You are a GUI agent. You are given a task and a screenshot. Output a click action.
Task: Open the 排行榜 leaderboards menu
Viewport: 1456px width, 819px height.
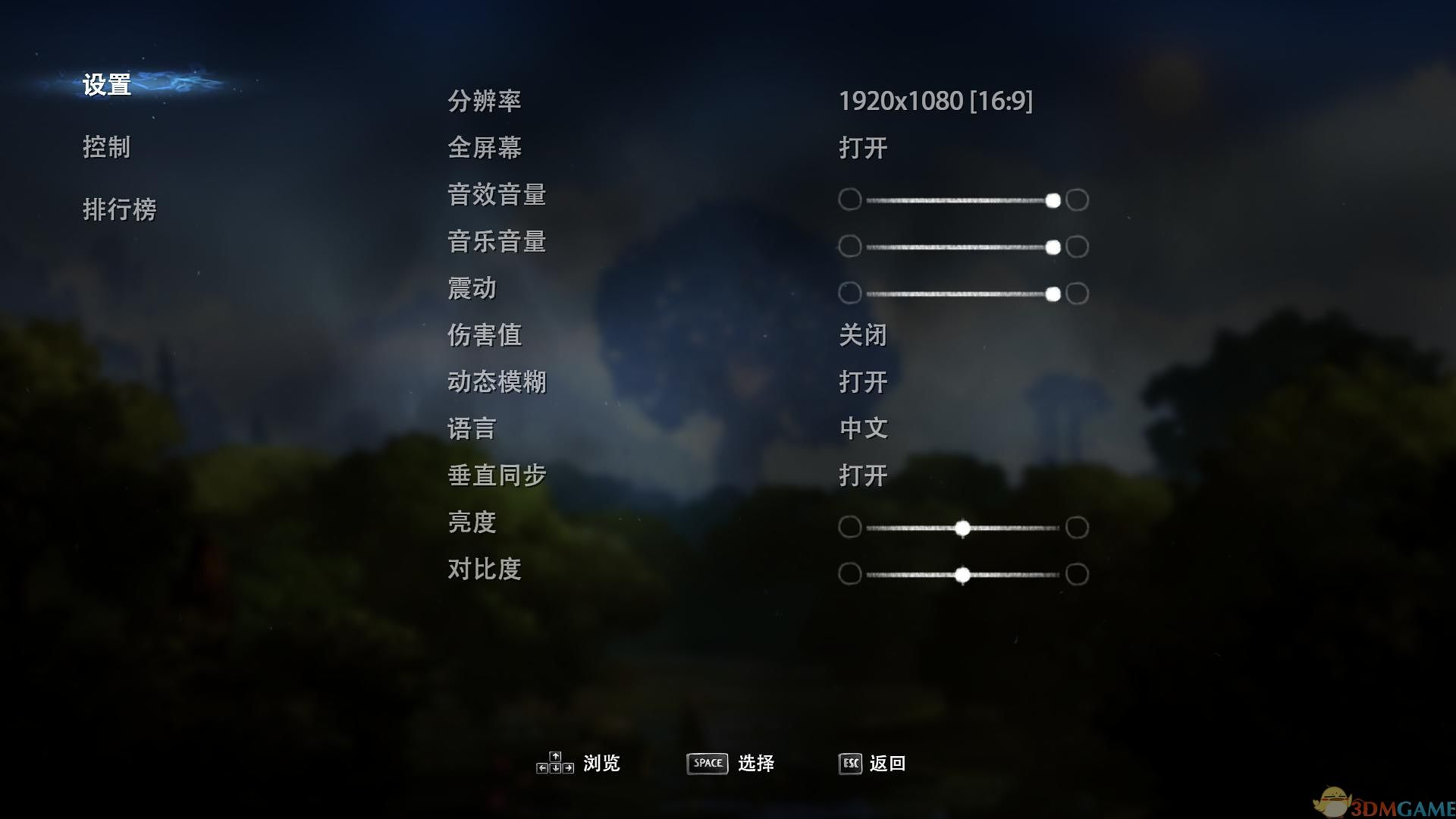(119, 211)
